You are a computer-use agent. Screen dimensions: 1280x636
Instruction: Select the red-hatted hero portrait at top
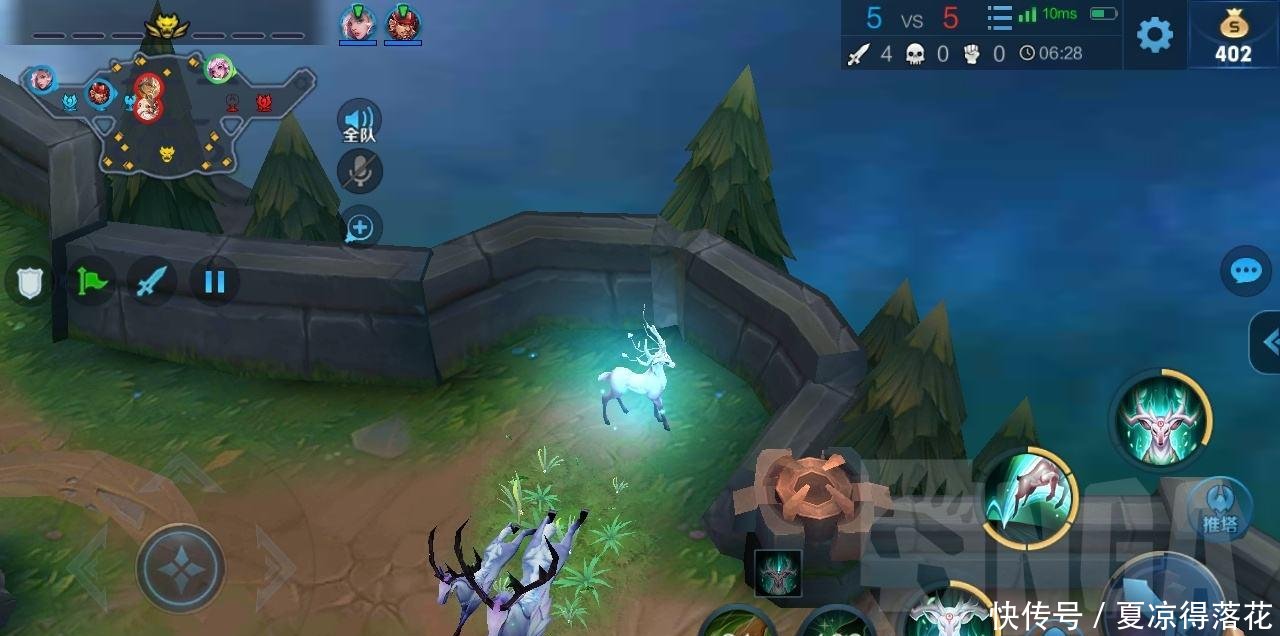[402, 22]
